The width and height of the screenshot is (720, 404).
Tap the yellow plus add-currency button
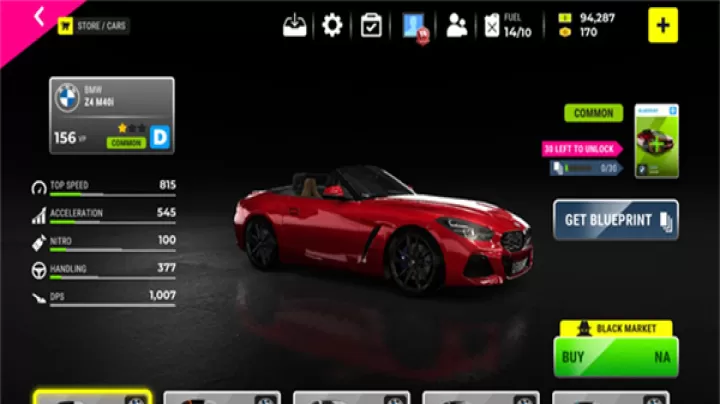[662, 25]
